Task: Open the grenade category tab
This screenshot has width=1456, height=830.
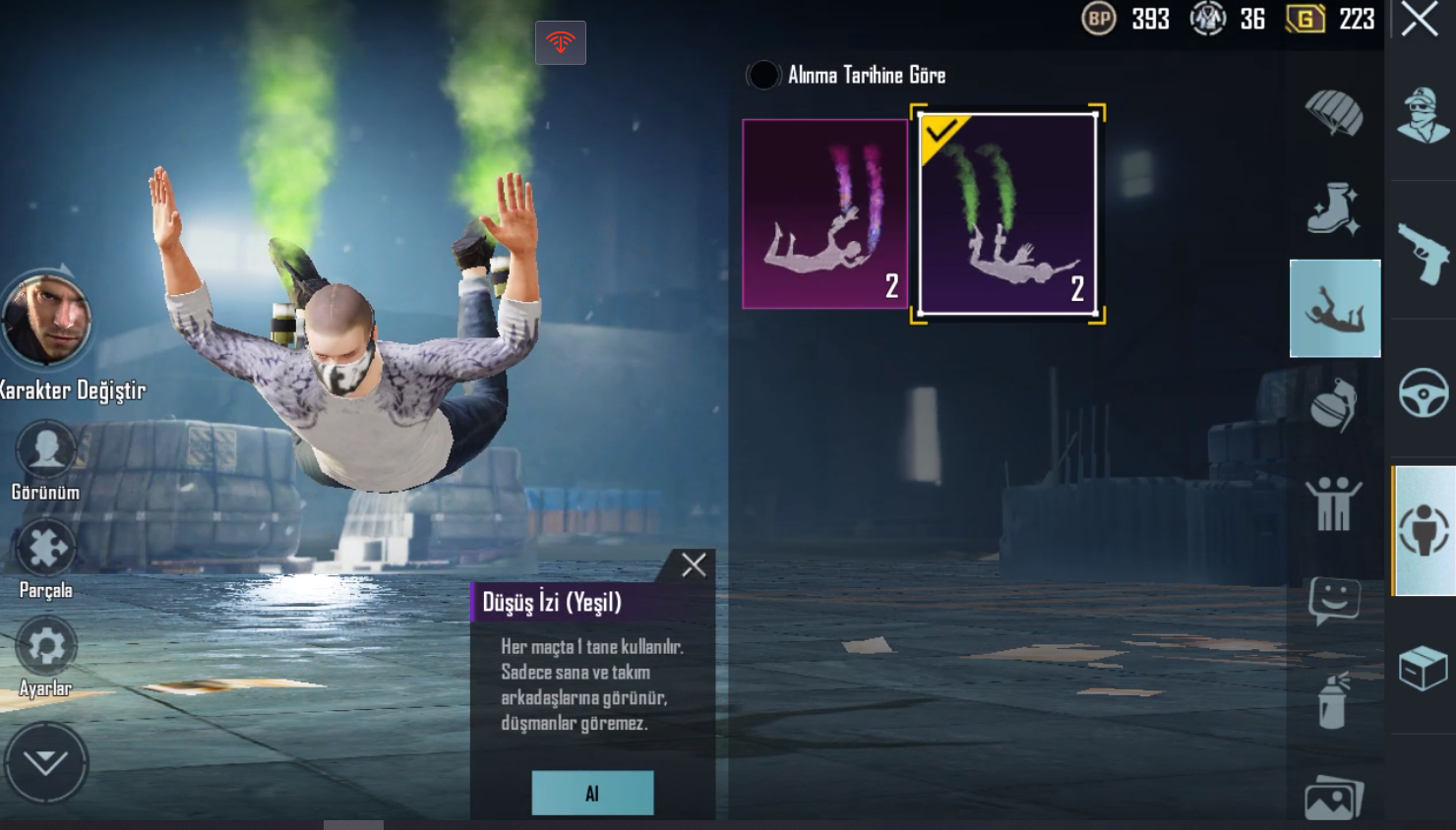Action: tap(1334, 404)
